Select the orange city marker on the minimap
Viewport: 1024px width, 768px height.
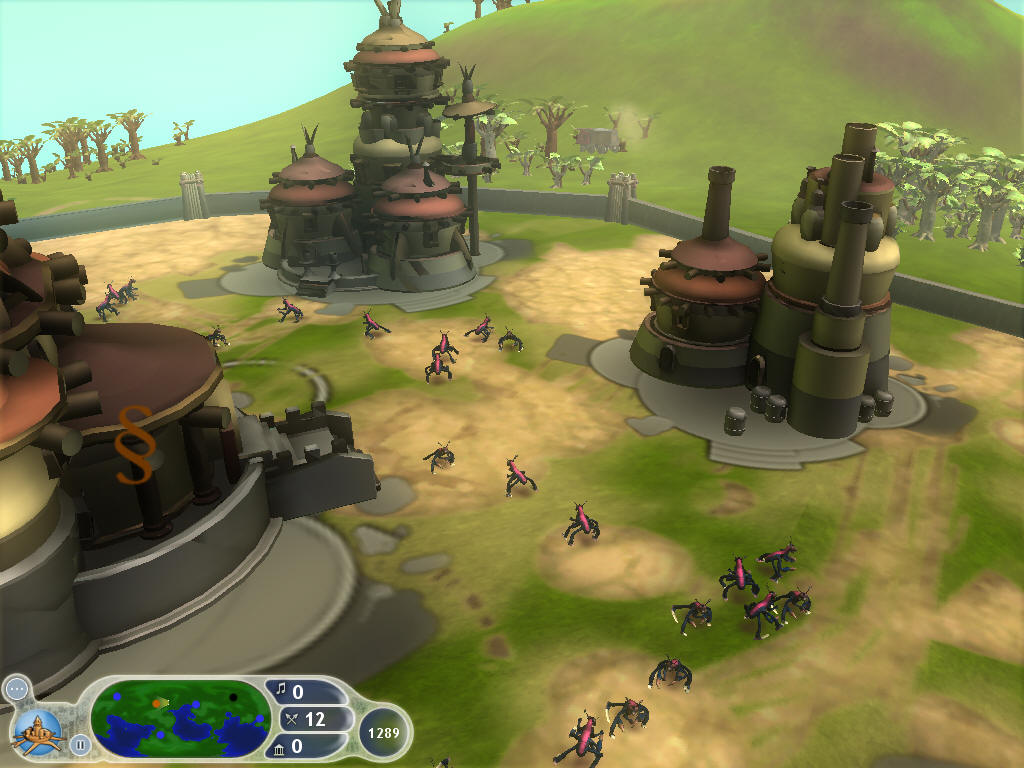[x=157, y=703]
